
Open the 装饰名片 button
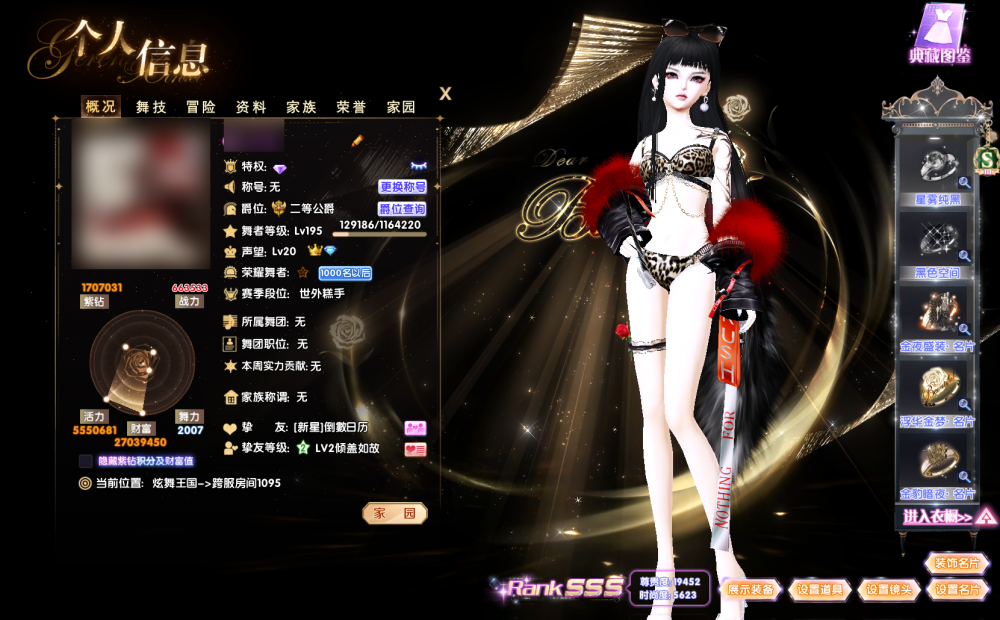pyautogui.click(x=957, y=563)
